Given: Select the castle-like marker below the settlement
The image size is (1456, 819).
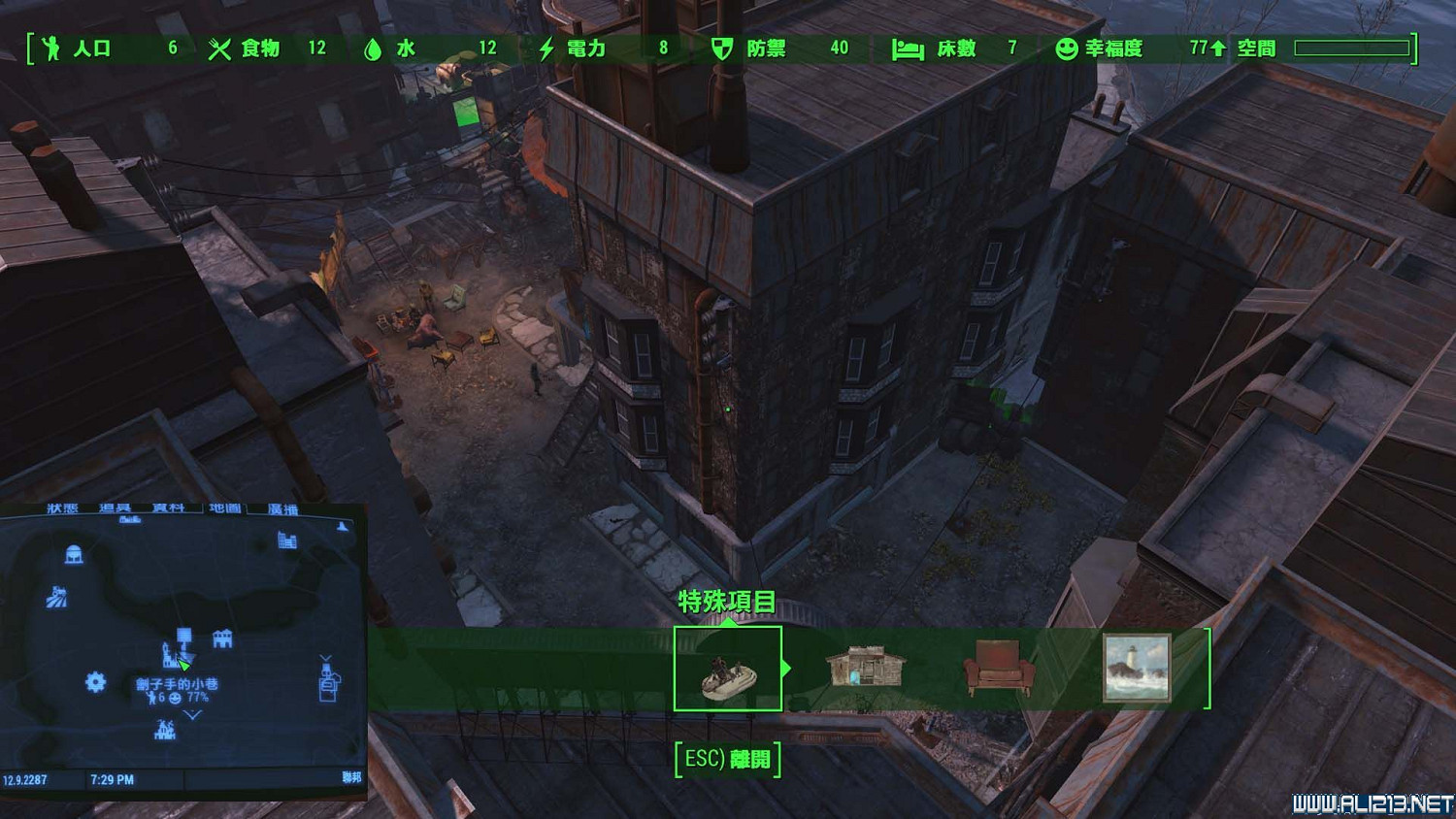Looking at the screenshot, I should [165, 730].
